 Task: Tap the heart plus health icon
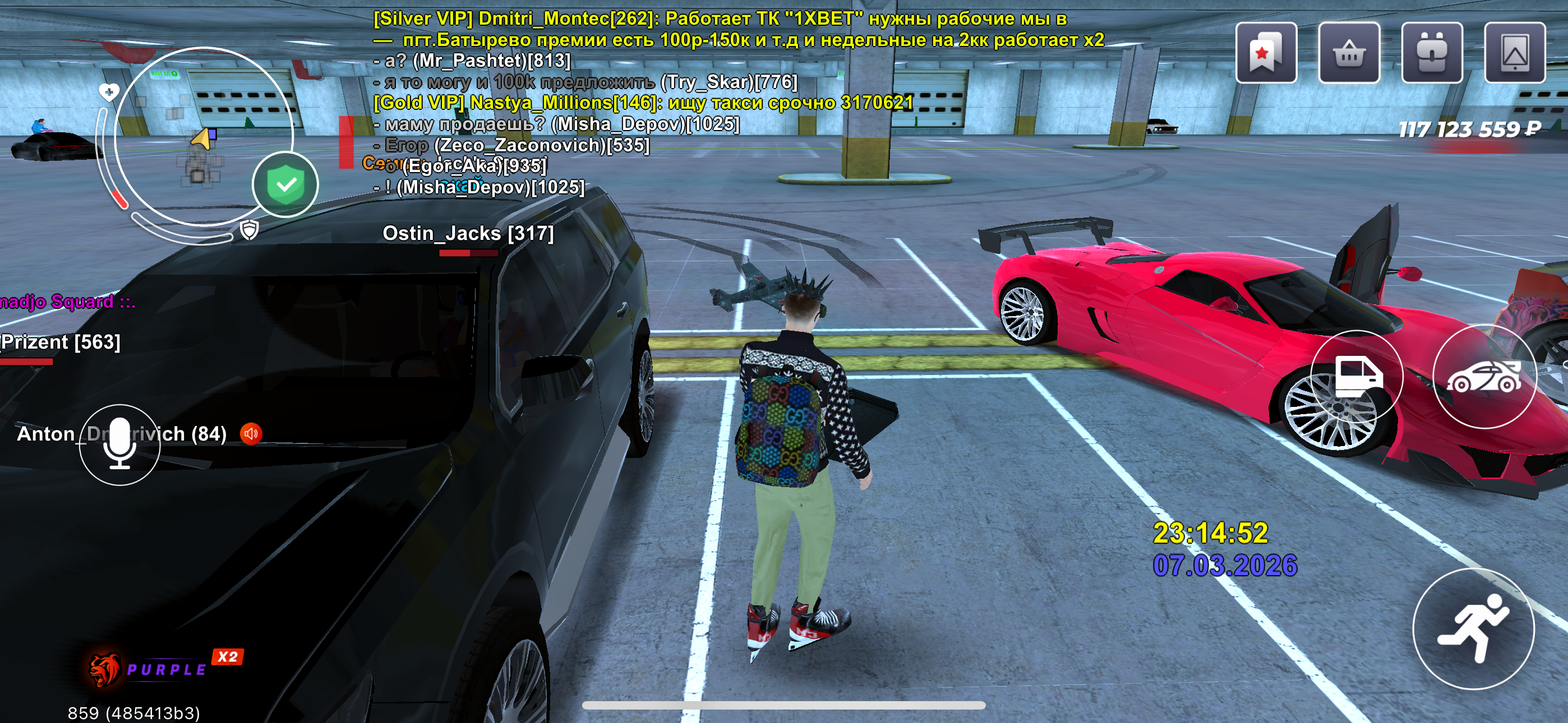(109, 92)
